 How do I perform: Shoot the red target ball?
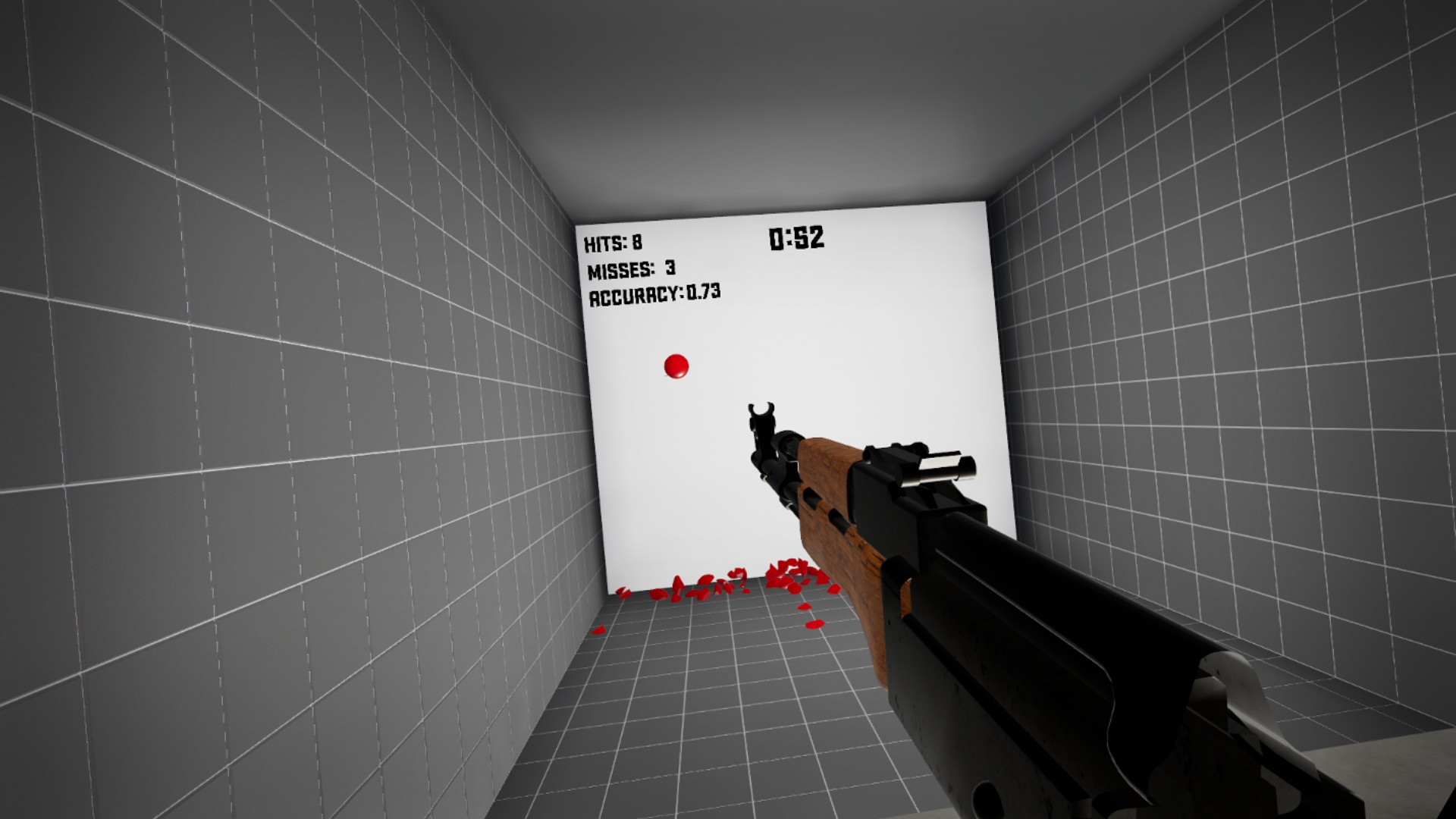[x=676, y=367]
